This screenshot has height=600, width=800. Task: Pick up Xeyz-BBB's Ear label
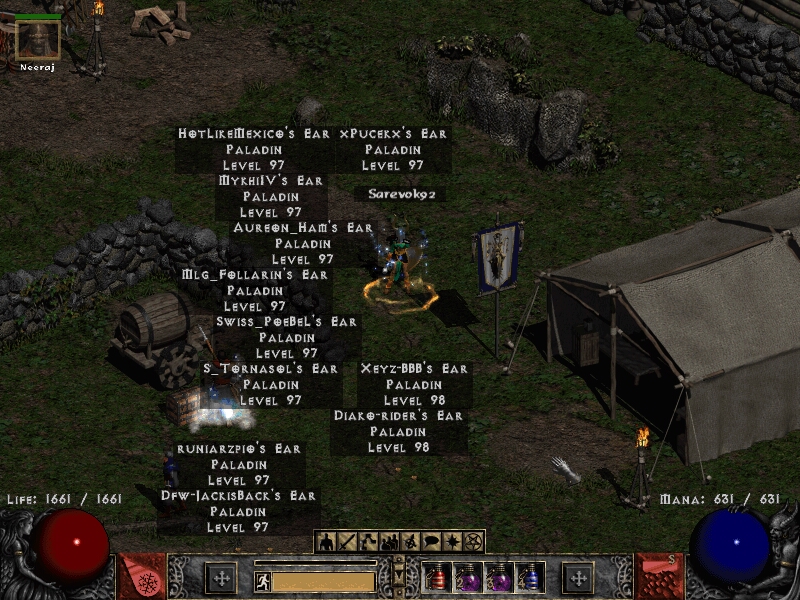click(x=414, y=369)
